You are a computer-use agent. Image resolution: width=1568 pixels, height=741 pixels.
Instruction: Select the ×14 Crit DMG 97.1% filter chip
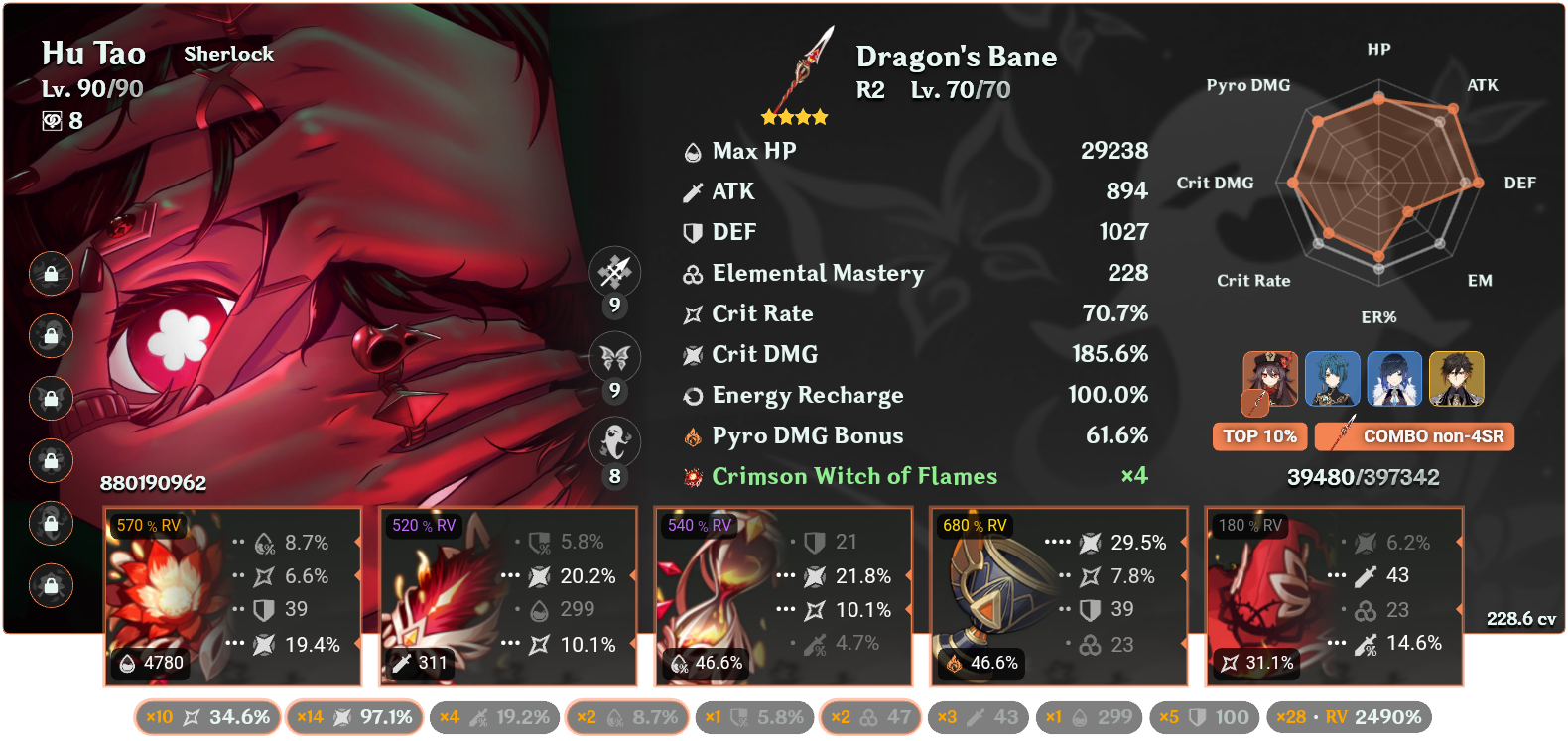pos(354,716)
